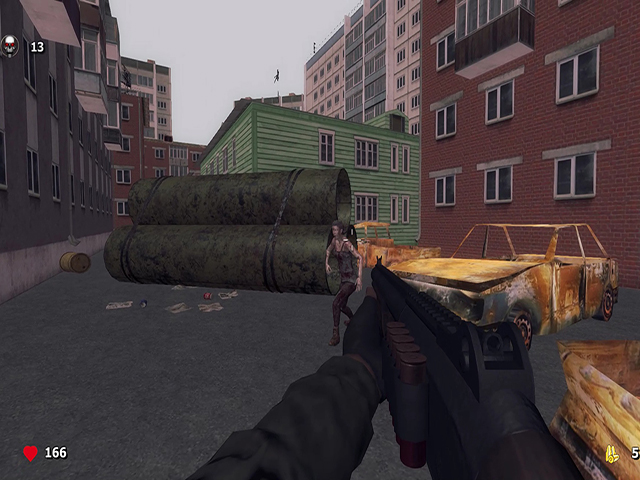Click the skull kill counter icon
This screenshot has height=480, width=640.
tap(11, 45)
